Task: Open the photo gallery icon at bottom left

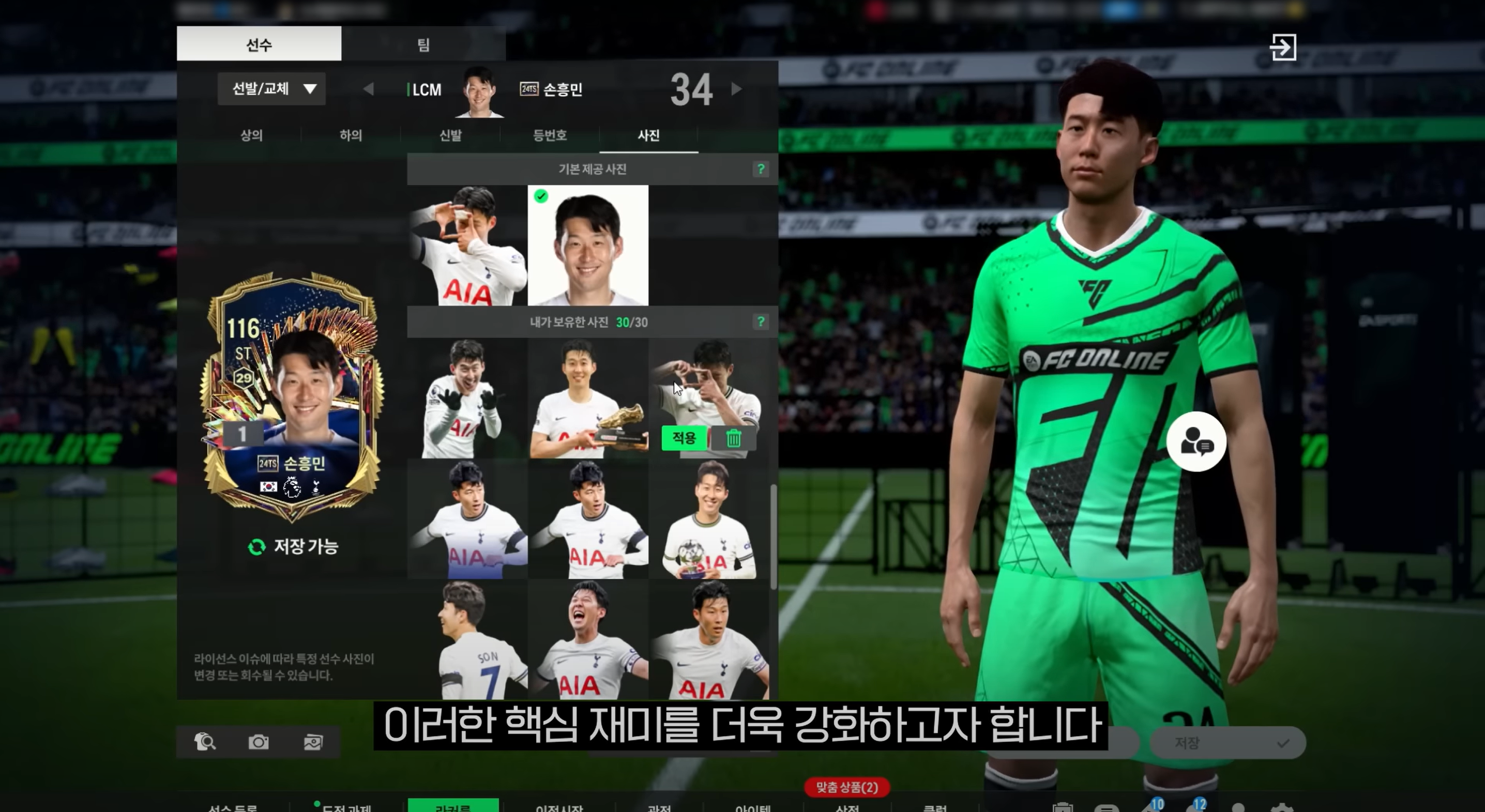Action: (312, 742)
